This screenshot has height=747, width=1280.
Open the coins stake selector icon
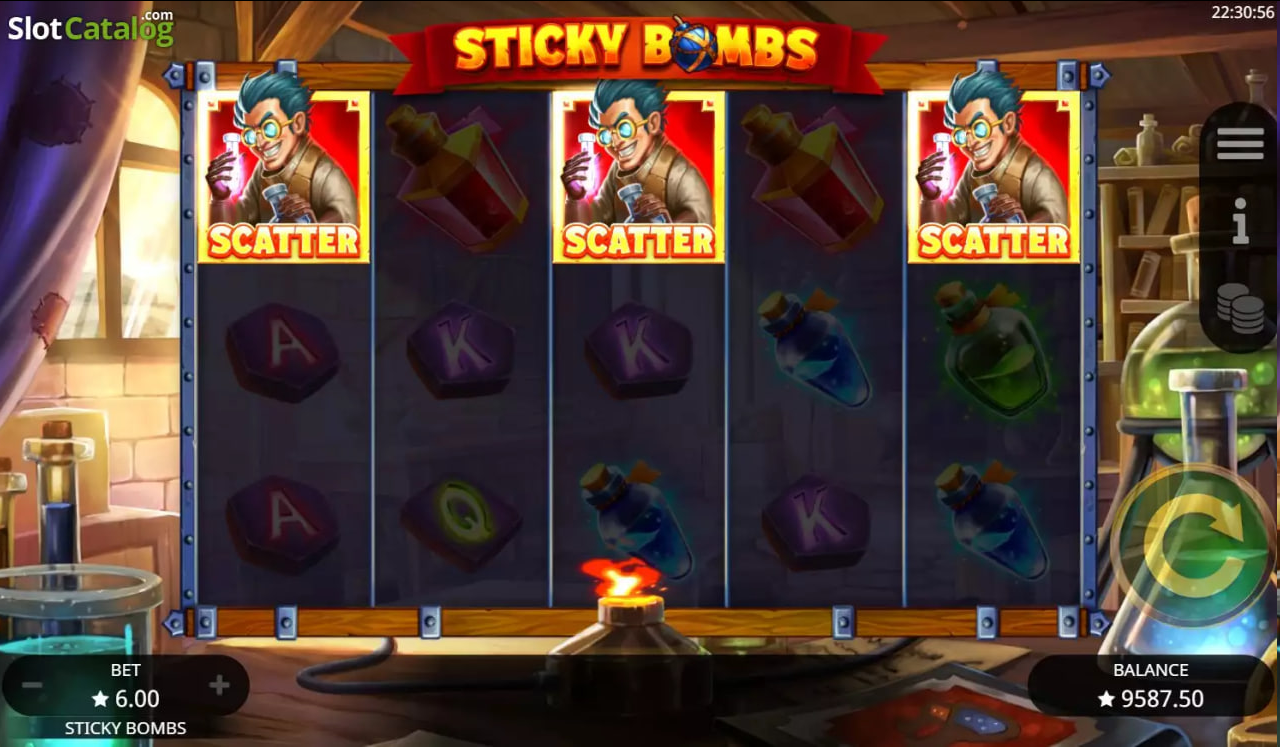(1239, 308)
